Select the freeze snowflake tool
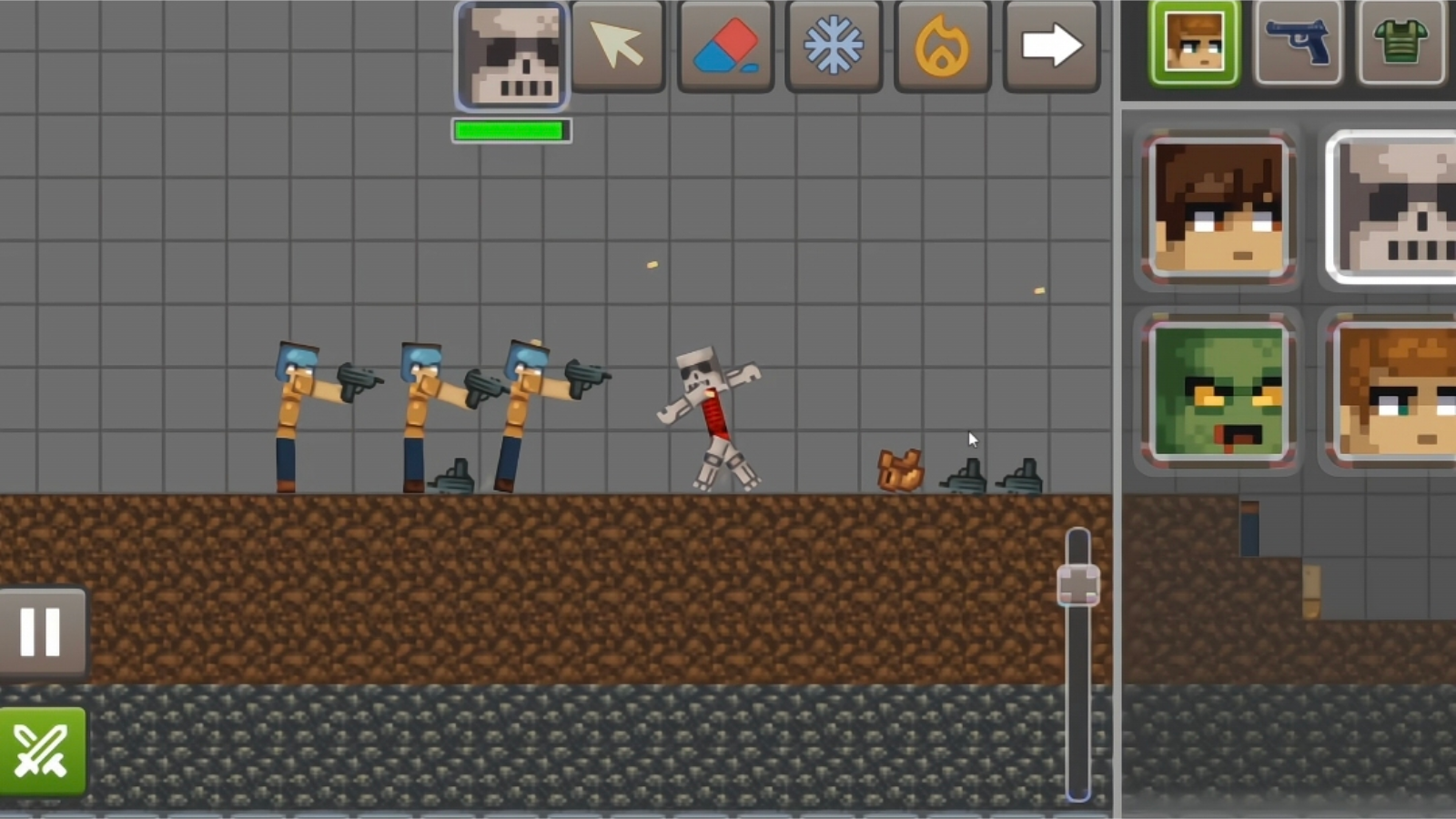 [834, 47]
